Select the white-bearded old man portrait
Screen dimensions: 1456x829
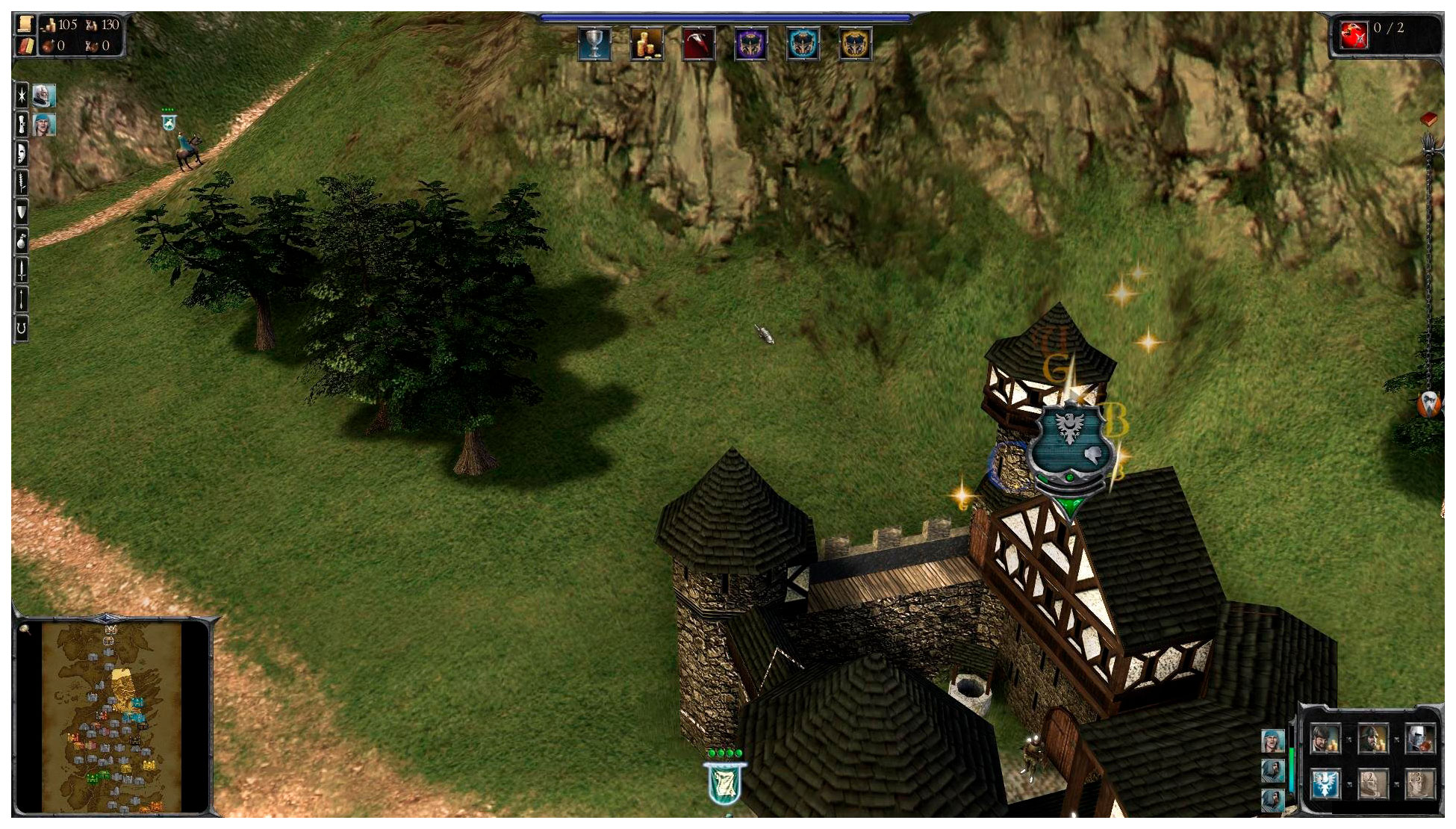pyautogui.click(x=44, y=96)
